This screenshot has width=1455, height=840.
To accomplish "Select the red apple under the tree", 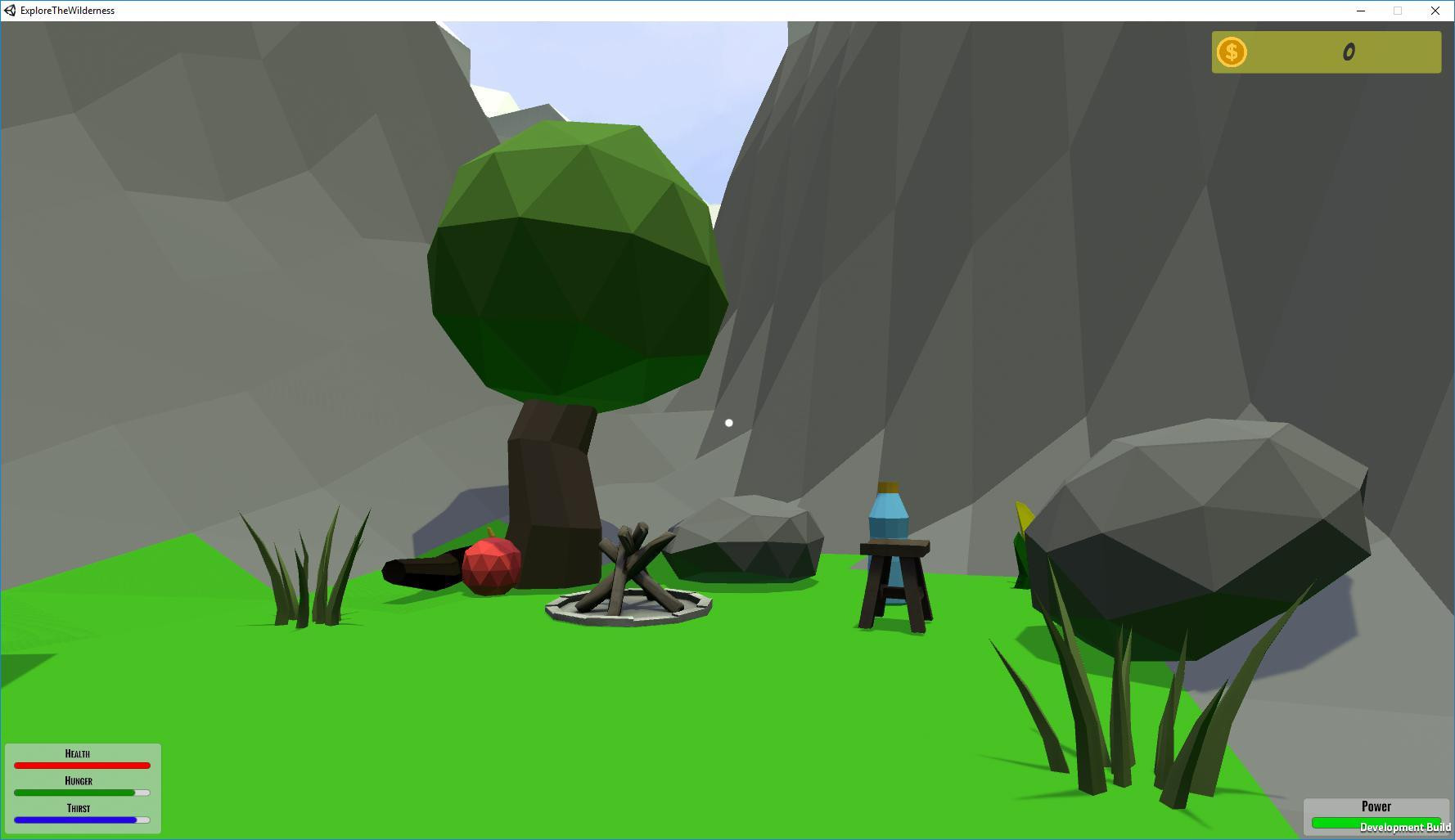I will point(492,564).
